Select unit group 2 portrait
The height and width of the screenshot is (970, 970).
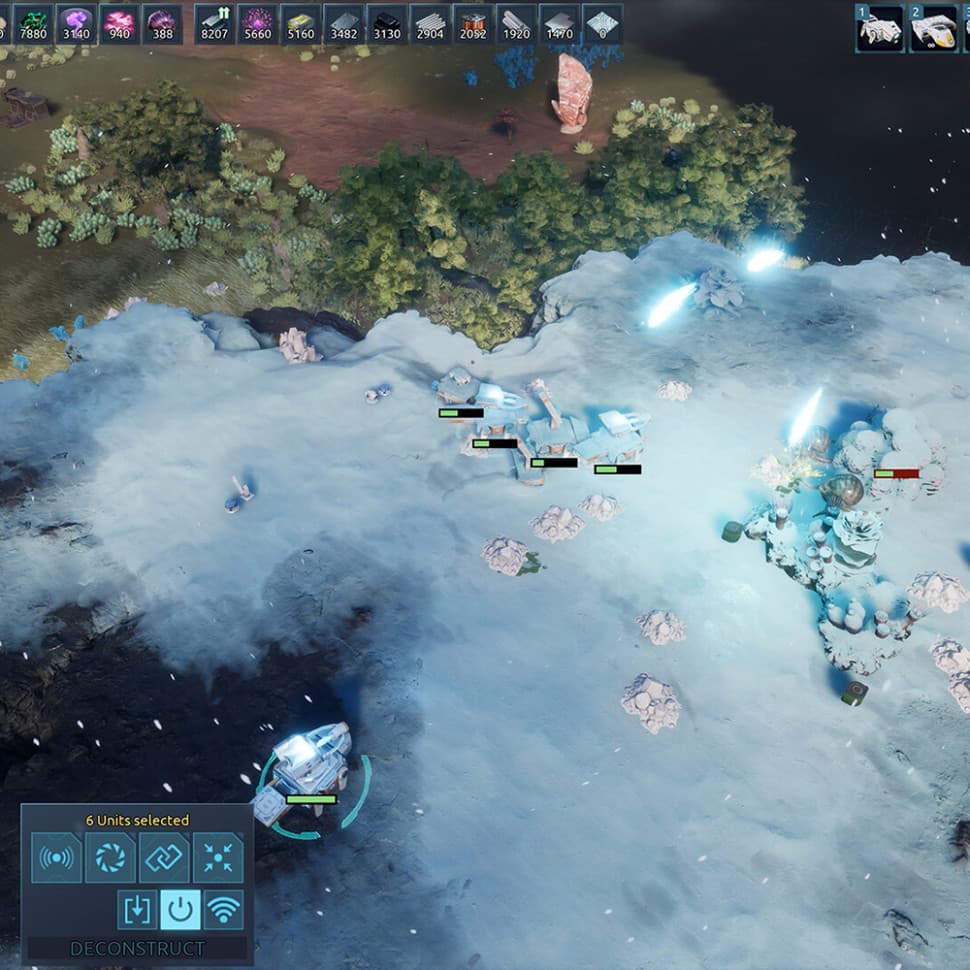933,28
